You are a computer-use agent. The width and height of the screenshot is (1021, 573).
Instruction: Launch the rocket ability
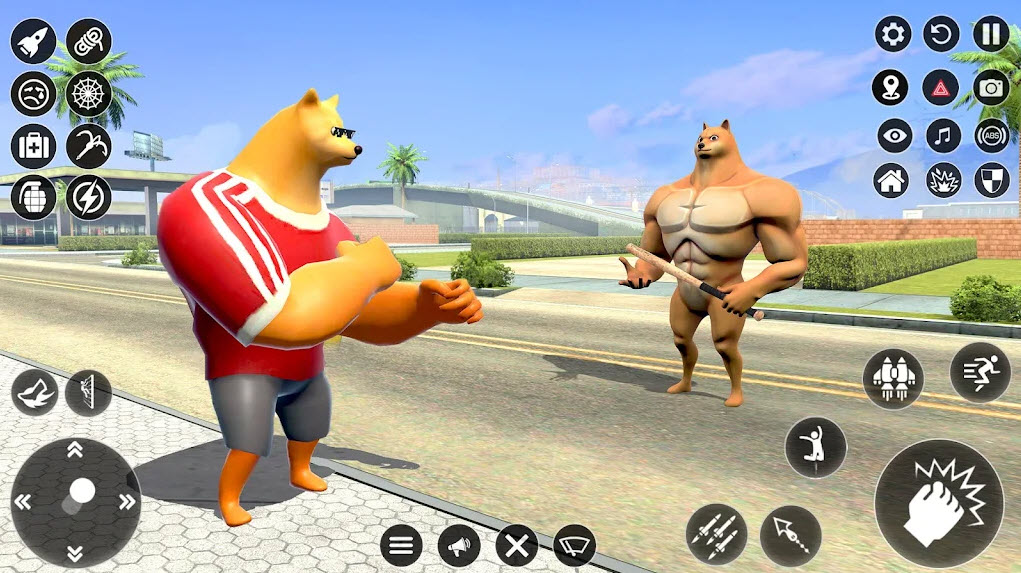33,41
